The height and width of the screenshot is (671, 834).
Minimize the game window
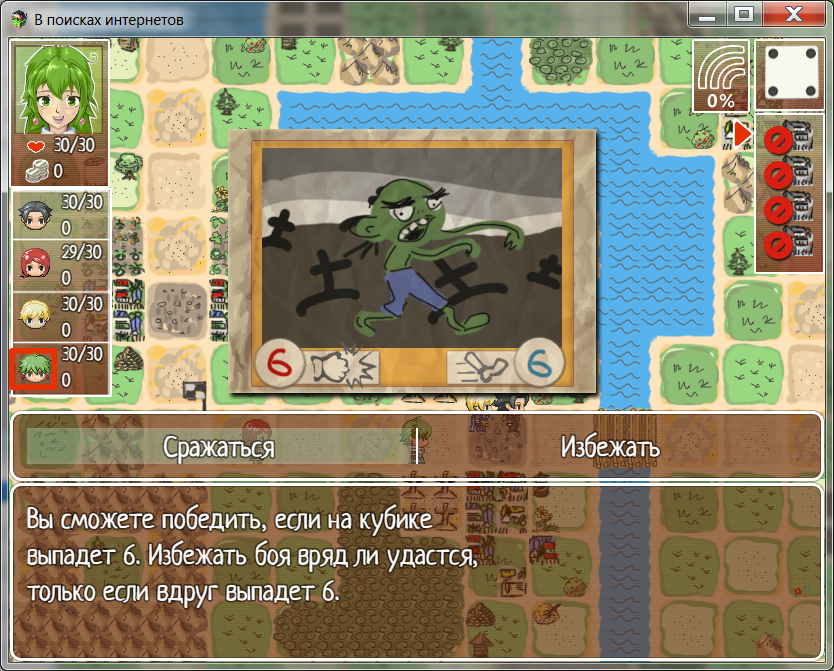(707, 15)
